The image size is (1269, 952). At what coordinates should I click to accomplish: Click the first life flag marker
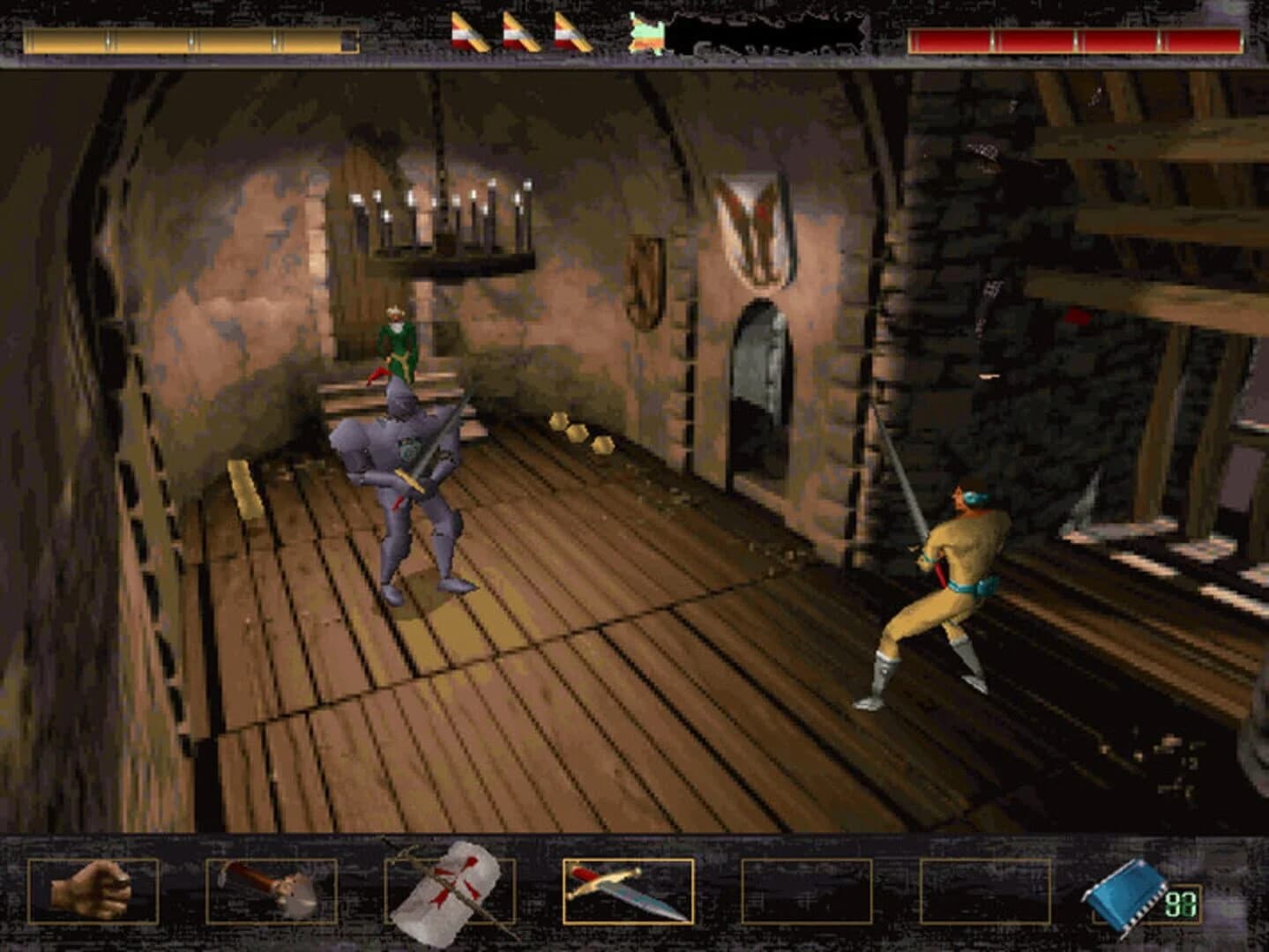coord(467,31)
